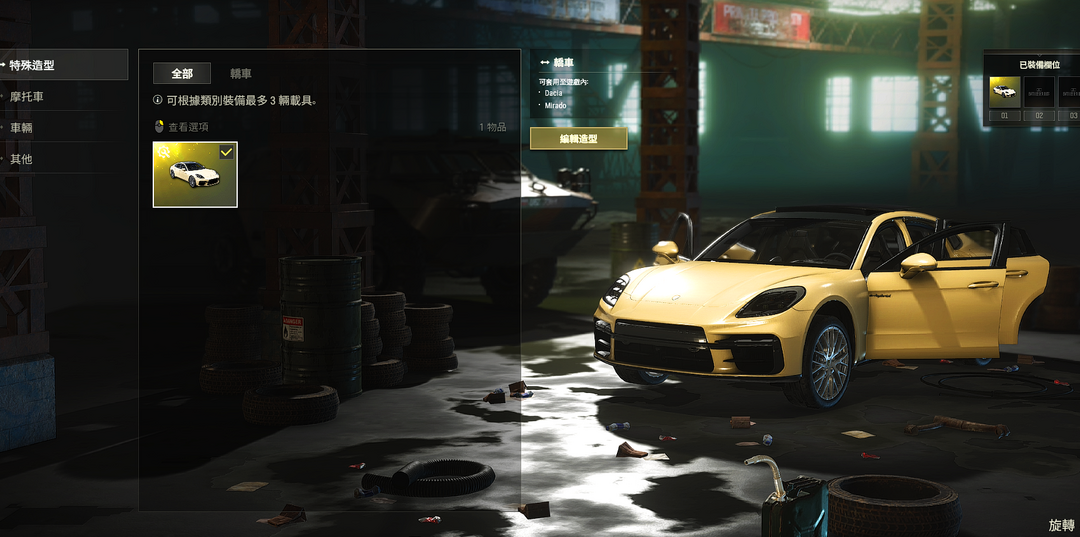Choose the 其他 menu entry
The width and height of the screenshot is (1080, 537).
pyautogui.click(x=21, y=159)
